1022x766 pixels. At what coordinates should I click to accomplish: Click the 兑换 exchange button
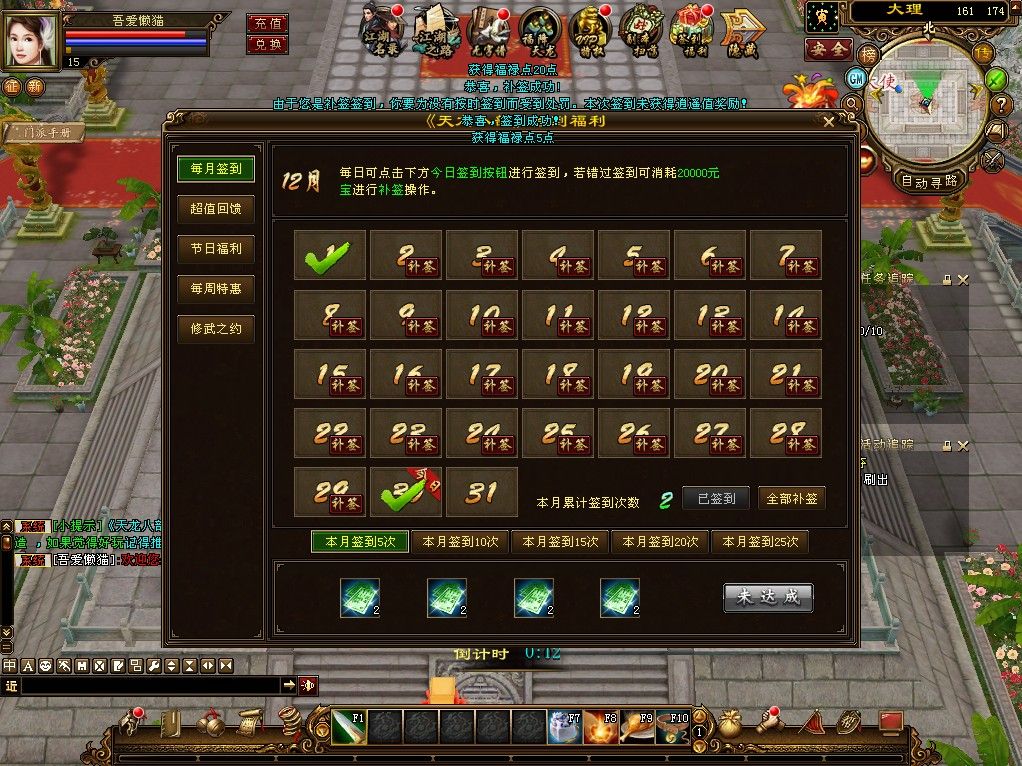(x=267, y=44)
